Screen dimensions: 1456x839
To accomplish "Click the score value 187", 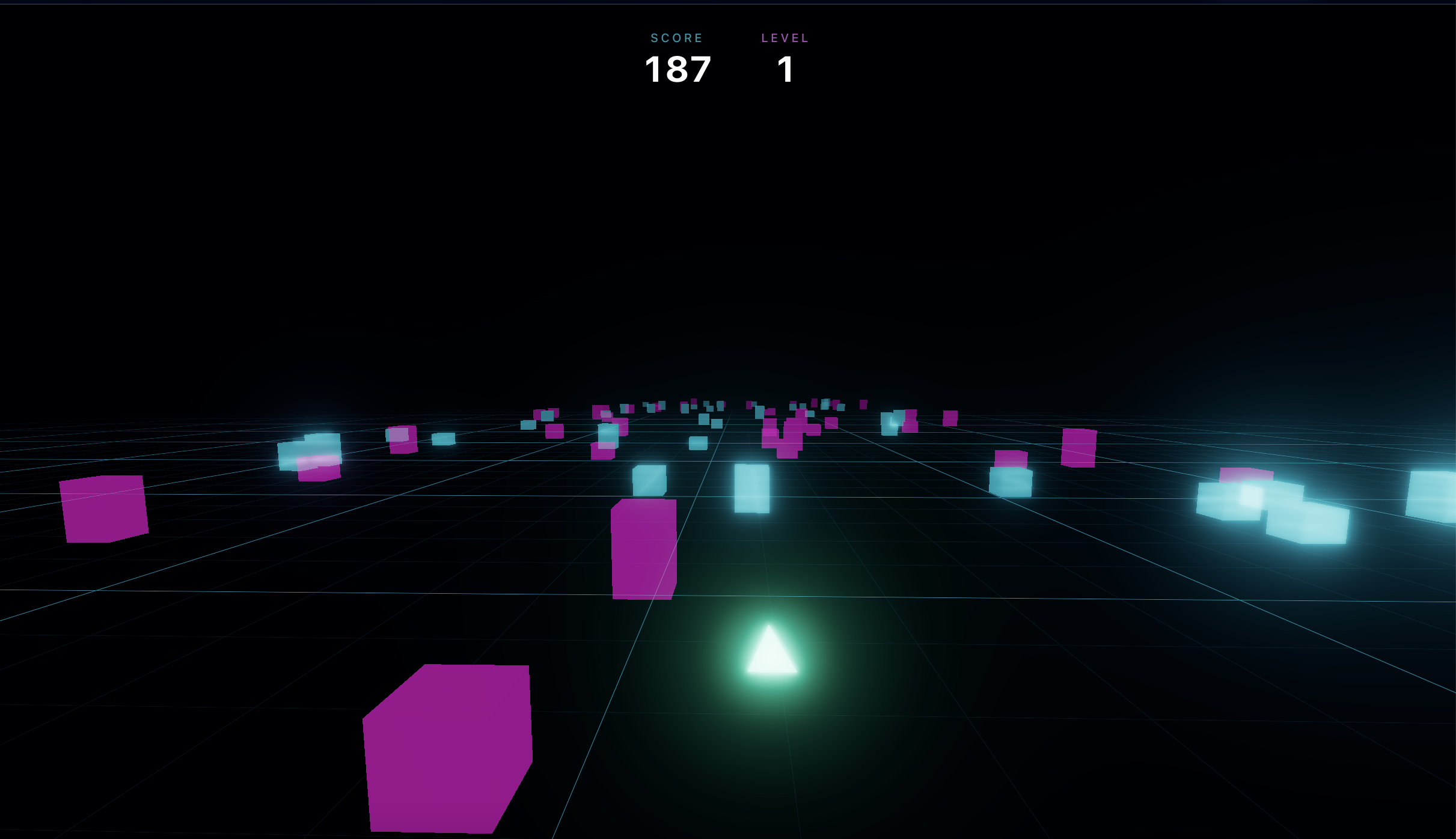I will [x=678, y=69].
